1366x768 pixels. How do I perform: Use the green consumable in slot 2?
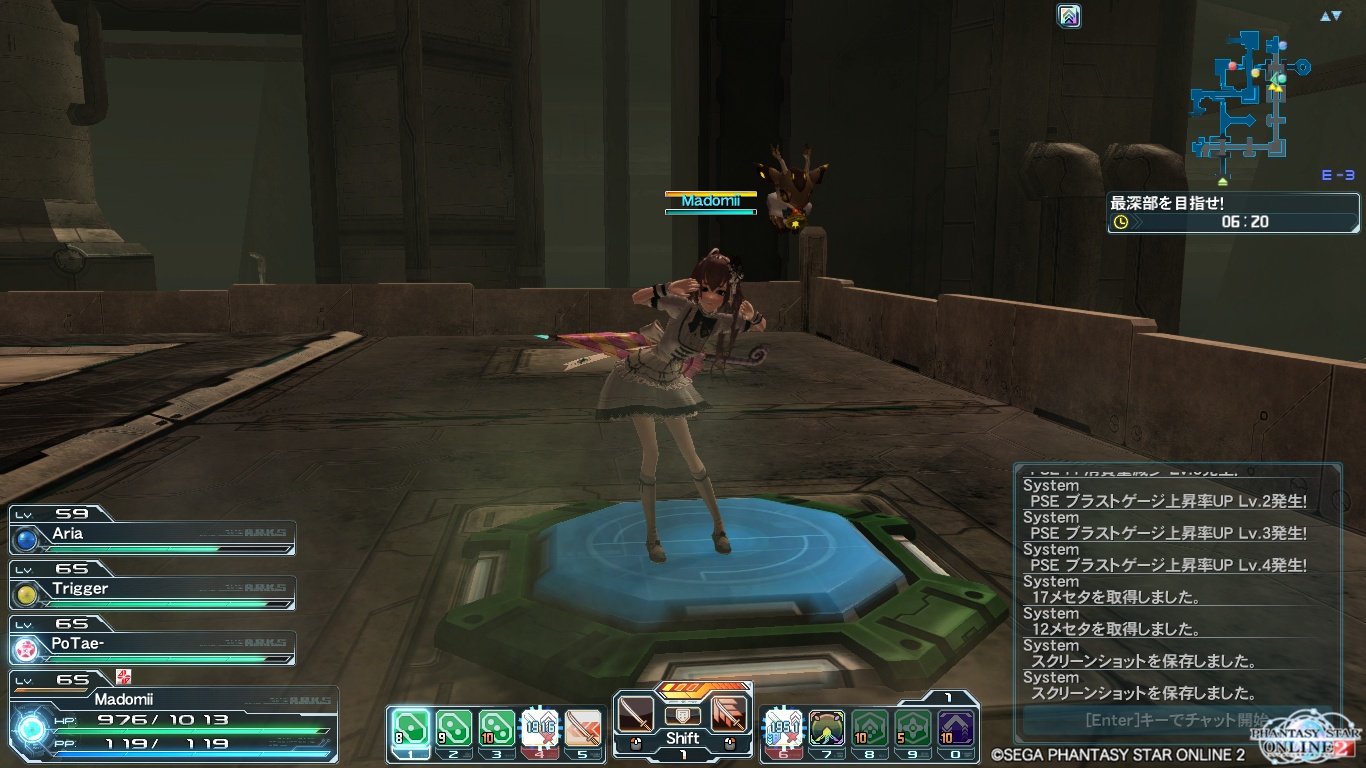tap(453, 728)
